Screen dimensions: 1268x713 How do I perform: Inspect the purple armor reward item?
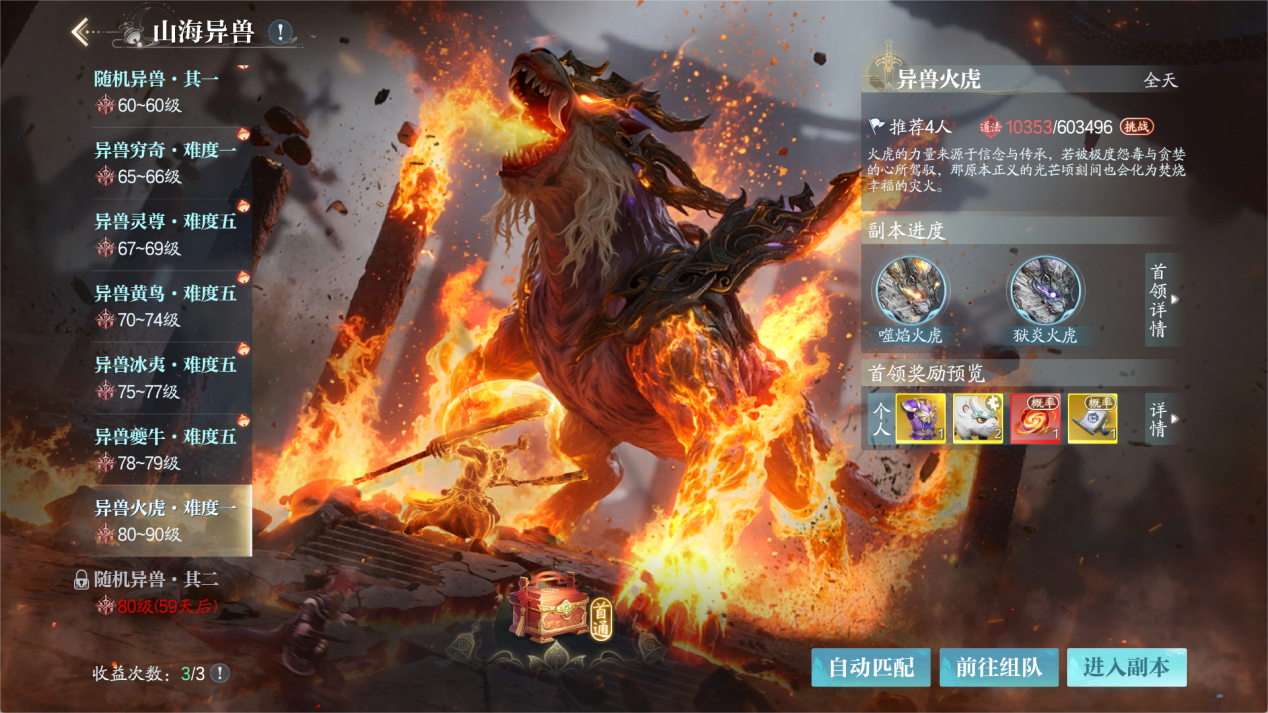(x=920, y=418)
